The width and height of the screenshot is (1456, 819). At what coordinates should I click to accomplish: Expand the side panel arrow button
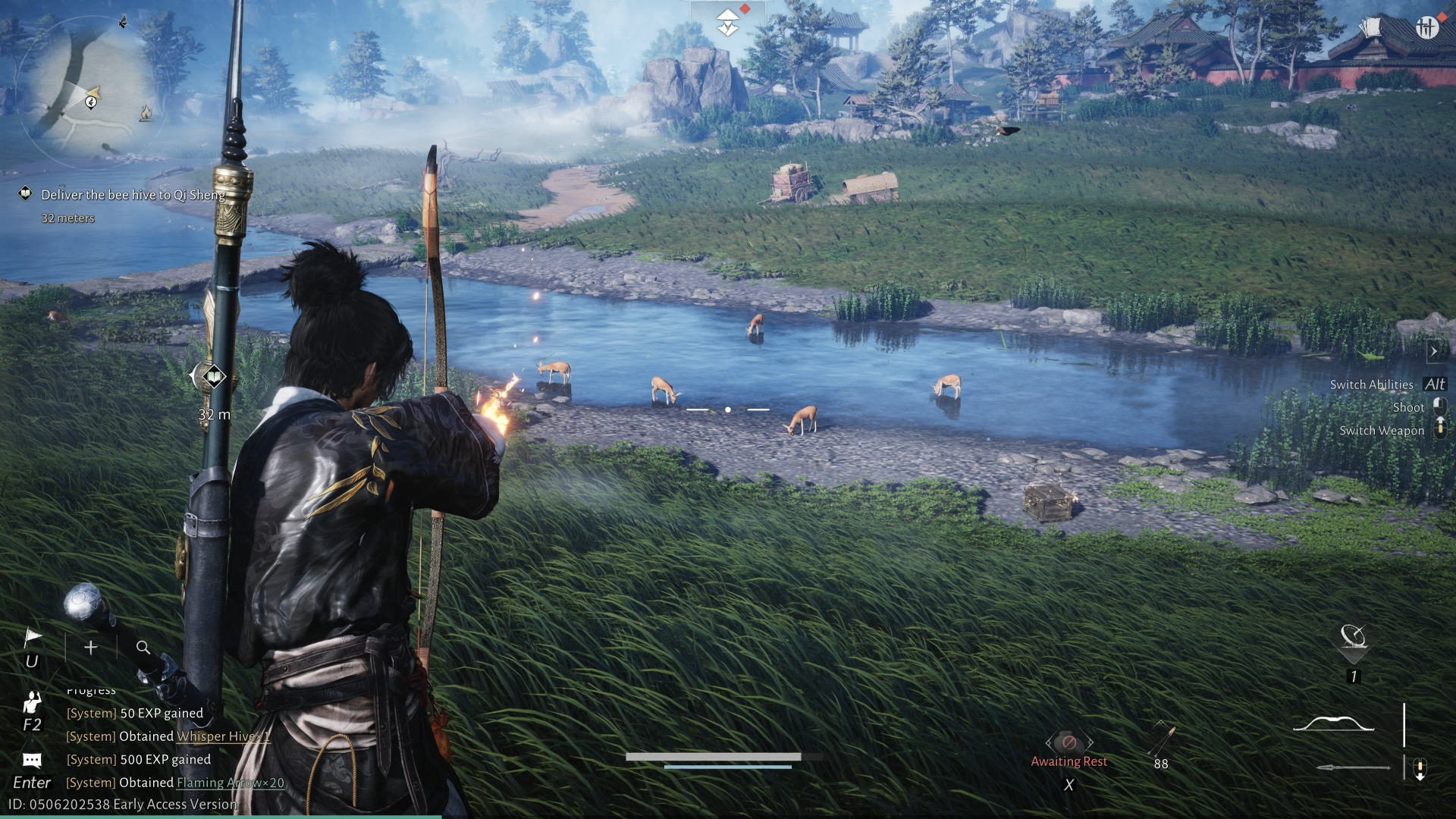[x=1433, y=351]
